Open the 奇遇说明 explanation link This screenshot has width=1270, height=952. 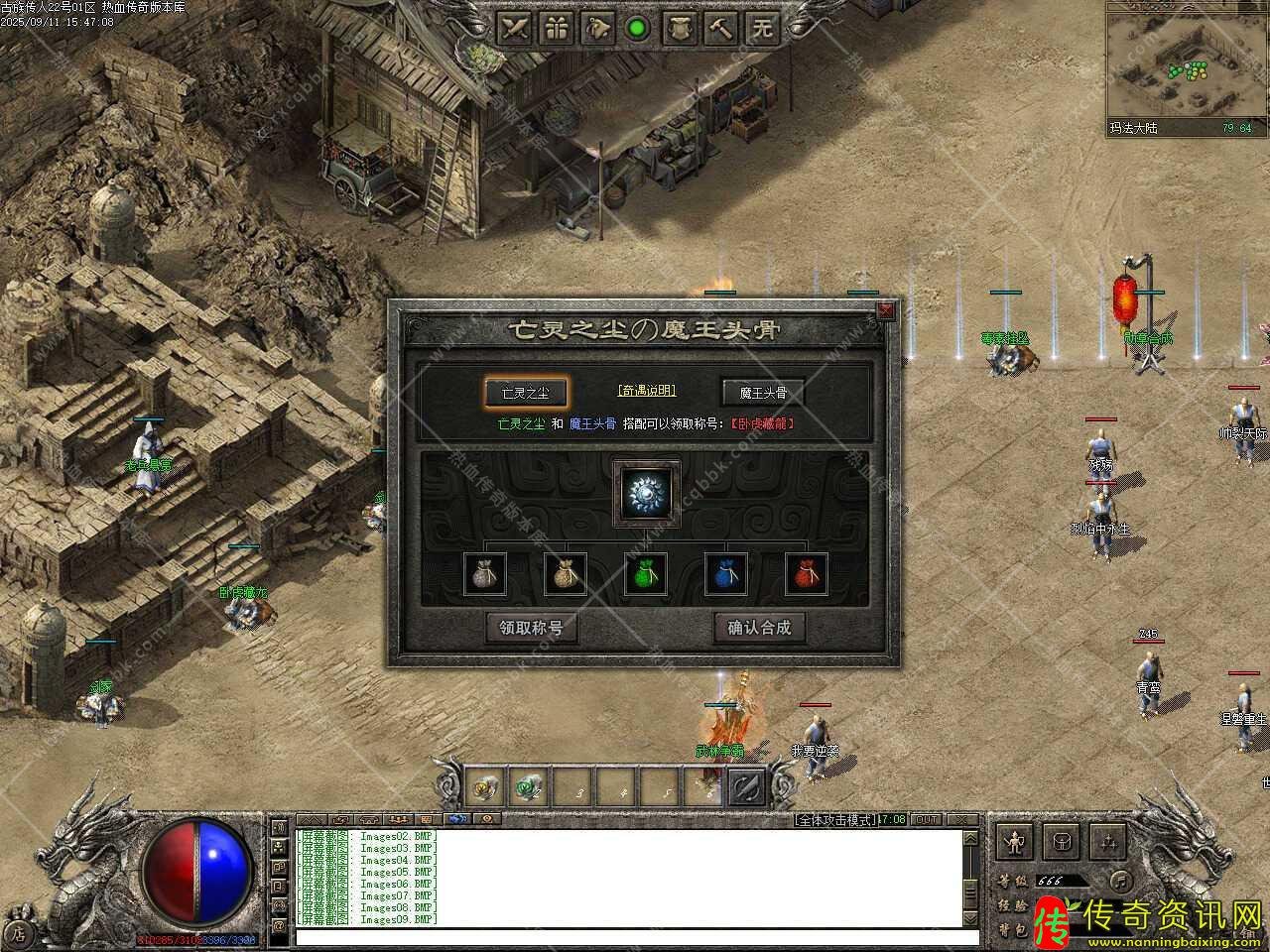tap(646, 391)
